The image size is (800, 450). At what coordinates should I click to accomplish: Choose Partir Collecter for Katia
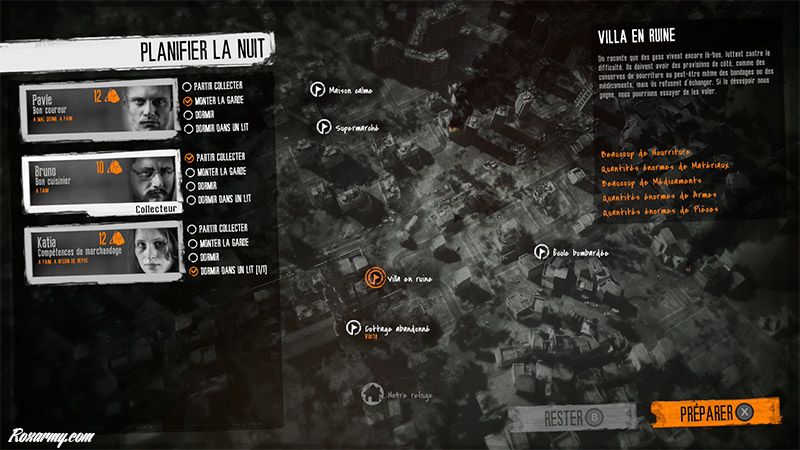pyautogui.click(x=190, y=229)
